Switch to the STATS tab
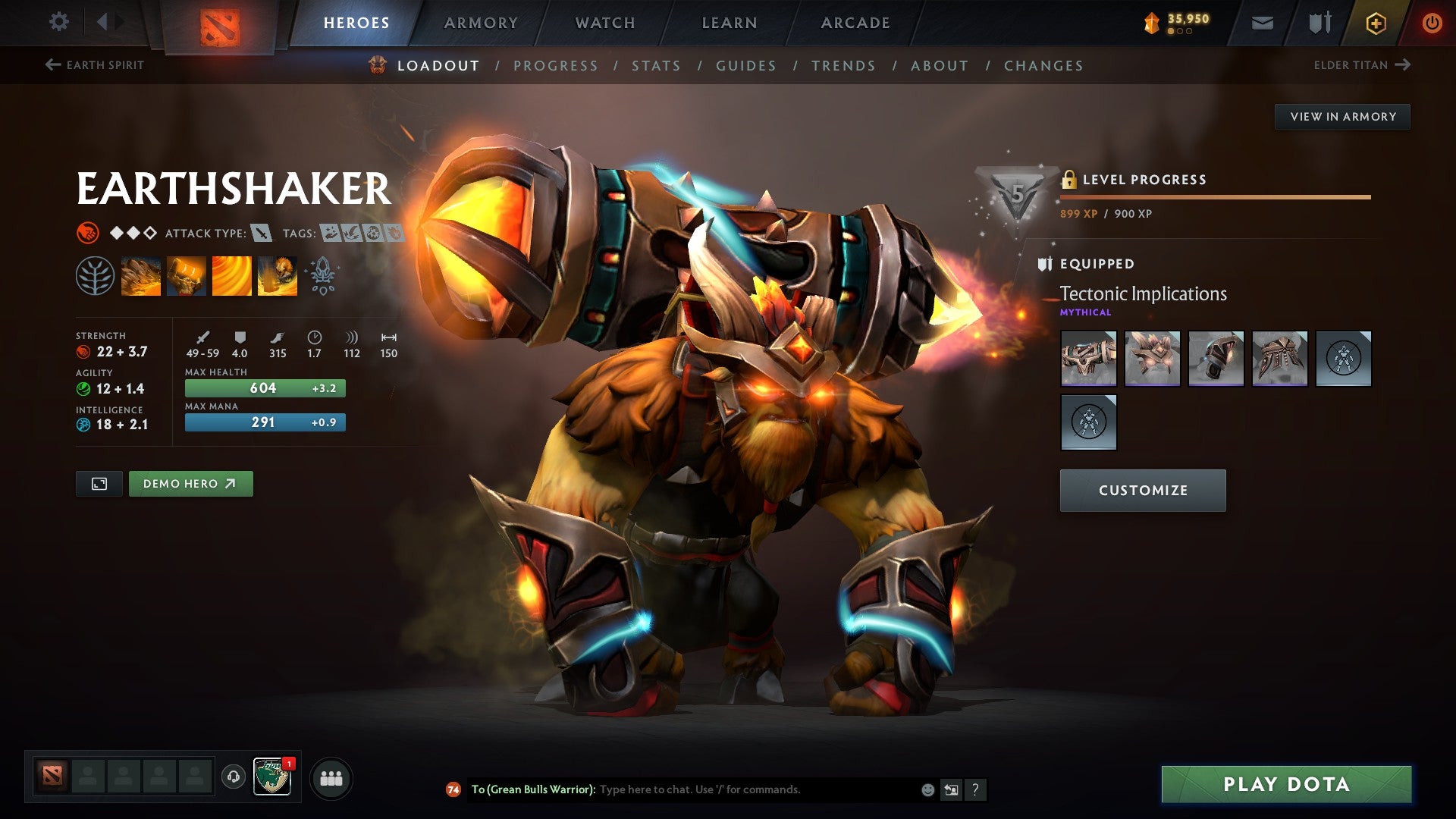This screenshot has height=819, width=1456. 657,66
